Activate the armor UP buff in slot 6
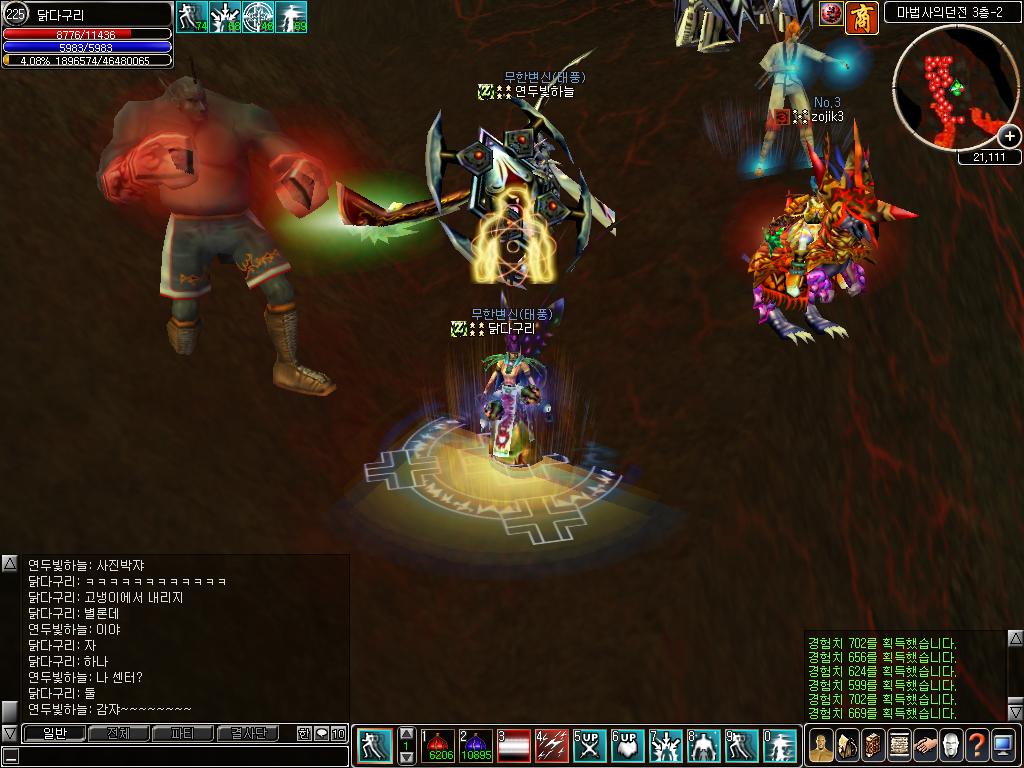This screenshot has width=1024, height=768. pyautogui.click(x=627, y=746)
